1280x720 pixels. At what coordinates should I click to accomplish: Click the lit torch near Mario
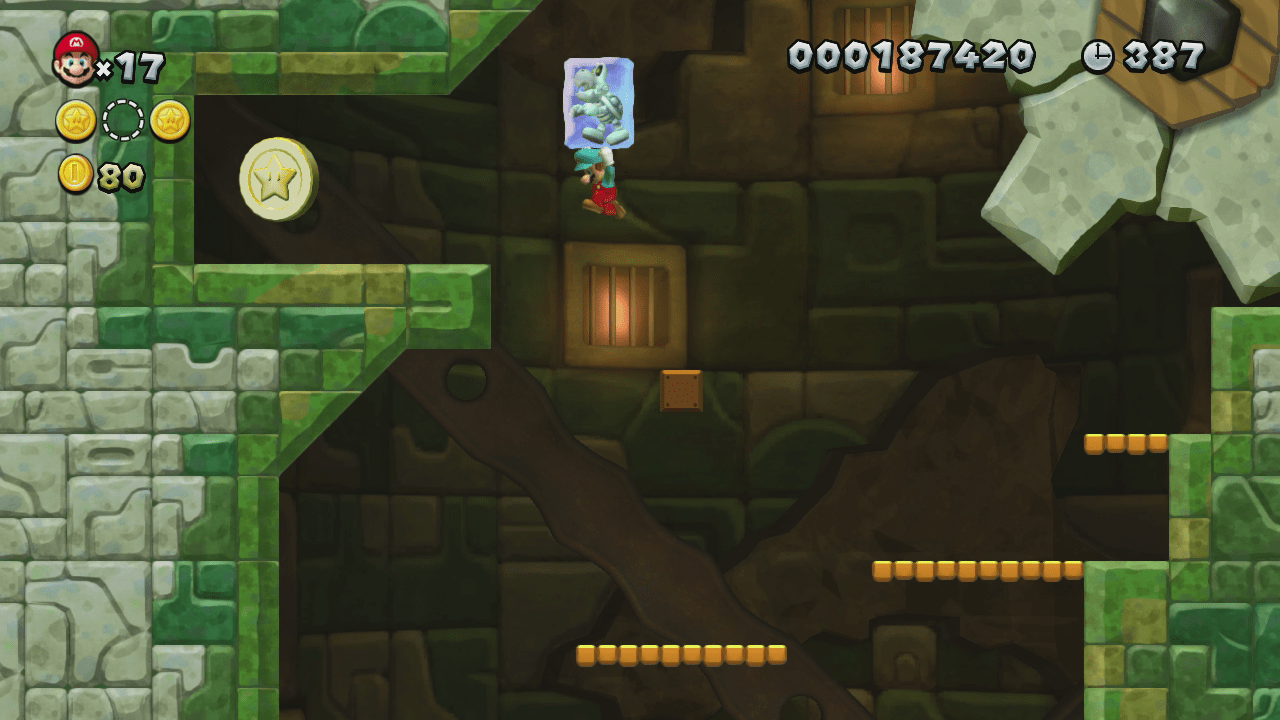[620, 302]
